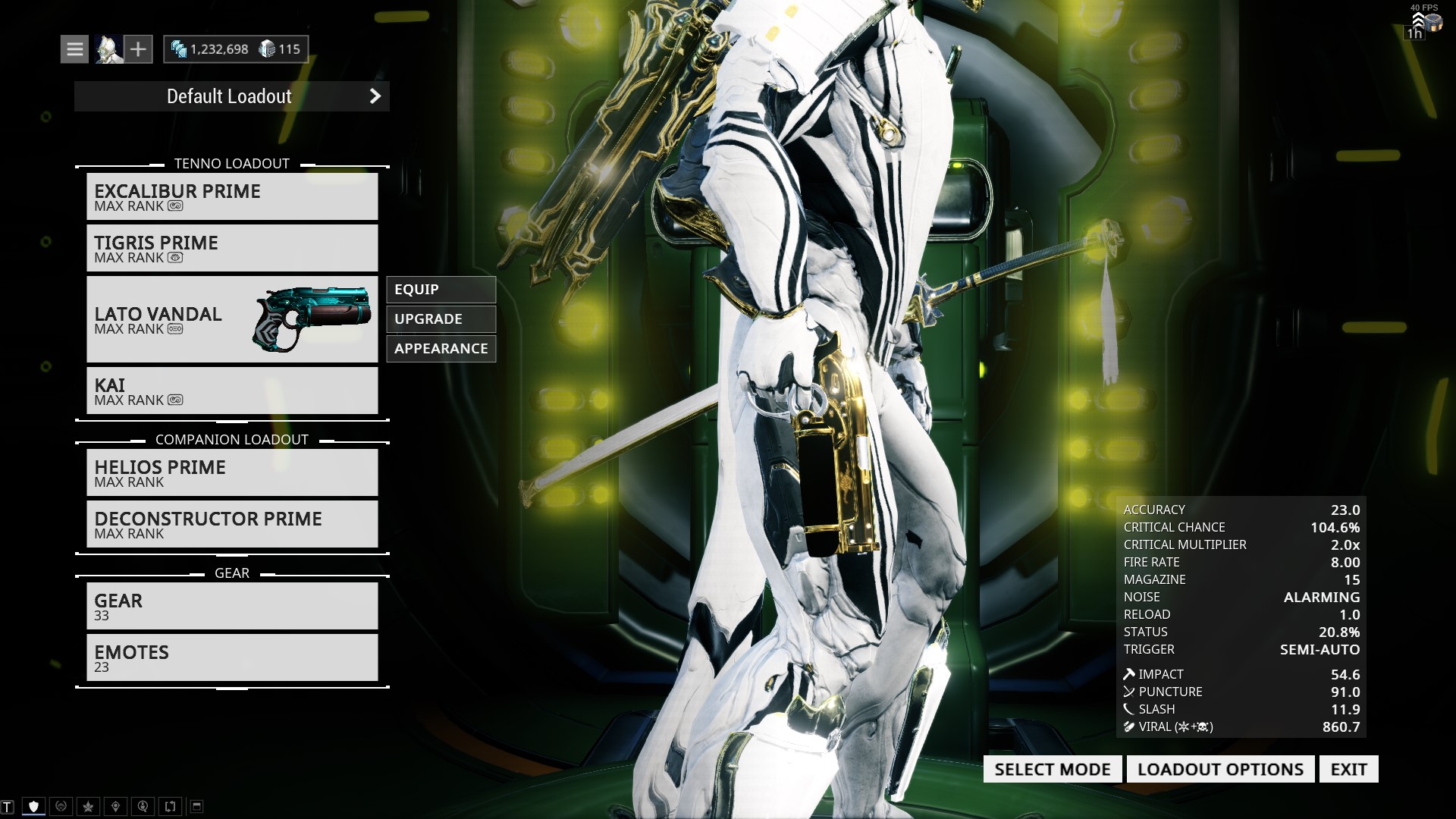Click the shield icon in the bottom toolbar
This screenshot has width=1456, height=819.
[x=33, y=806]
